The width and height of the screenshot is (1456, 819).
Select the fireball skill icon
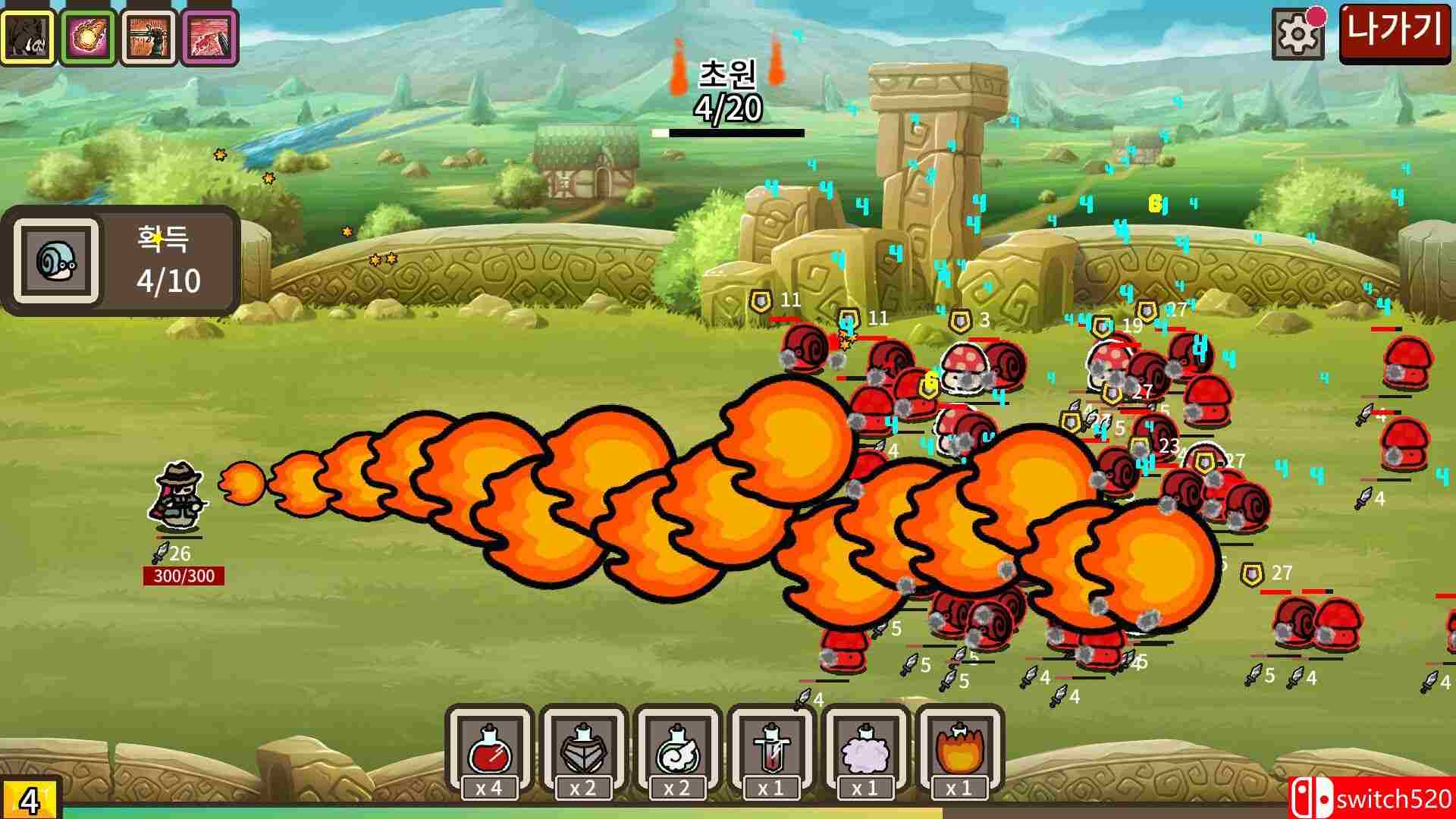(x=87, y=36)
